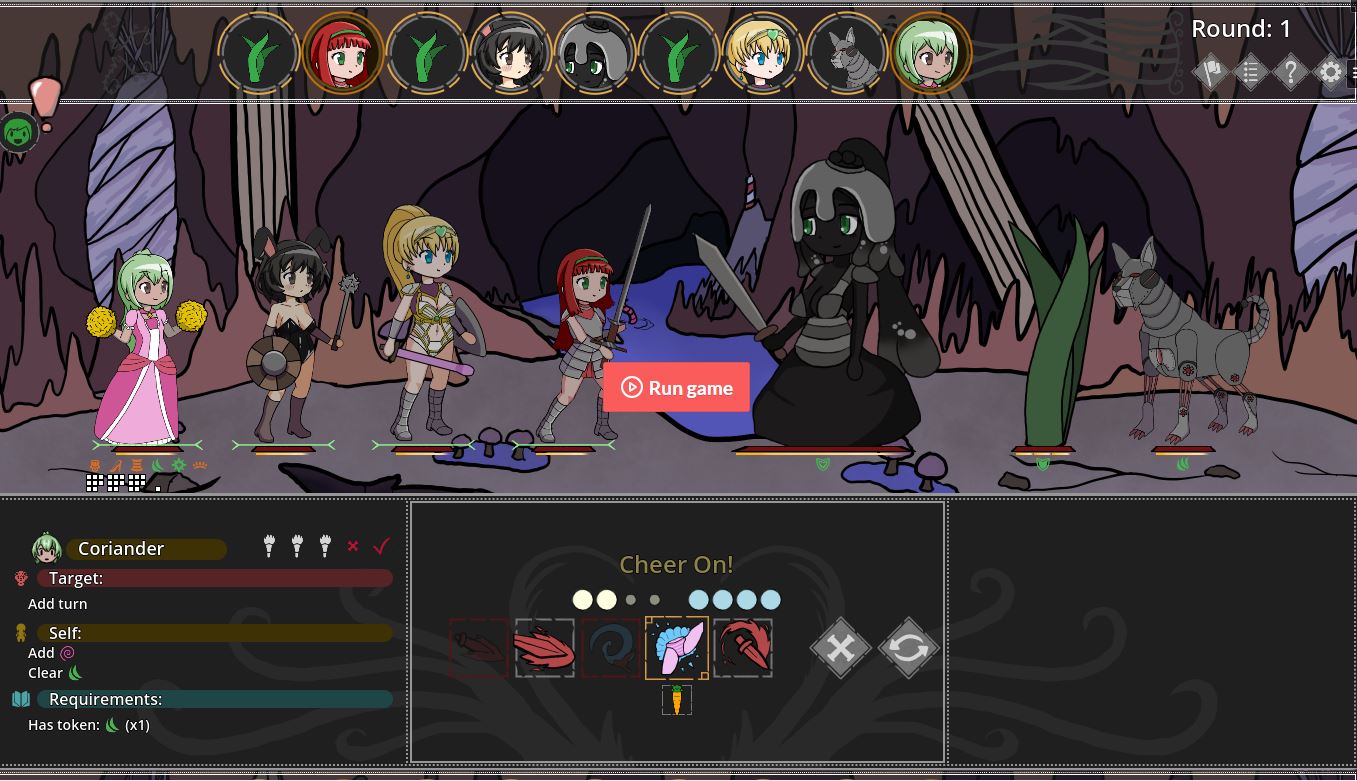
Task: Toggle the first white turn pip
Action: (x=583, y=599)
